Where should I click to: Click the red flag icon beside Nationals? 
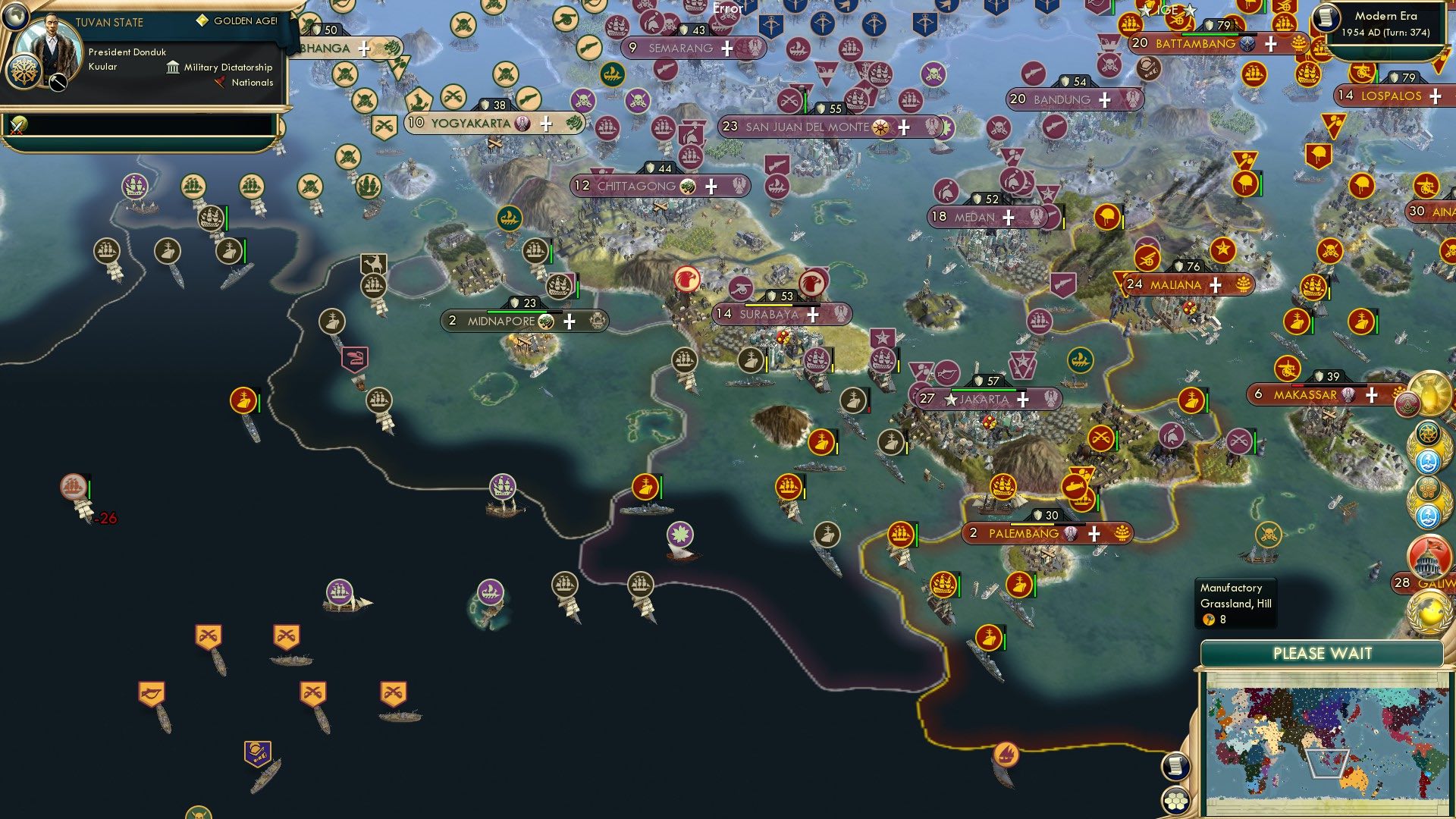[220, 83]
